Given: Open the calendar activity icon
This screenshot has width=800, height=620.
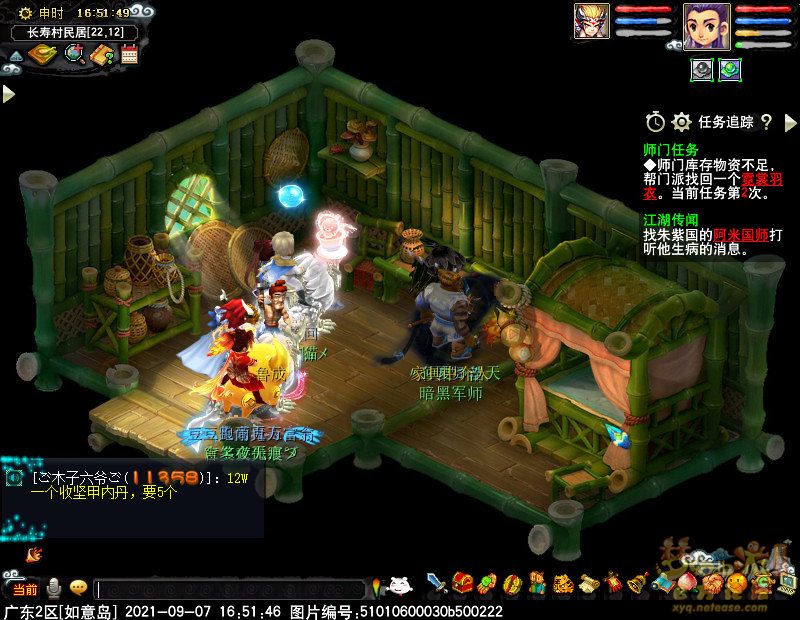Looking at the screenshot, I should [129, 54].
